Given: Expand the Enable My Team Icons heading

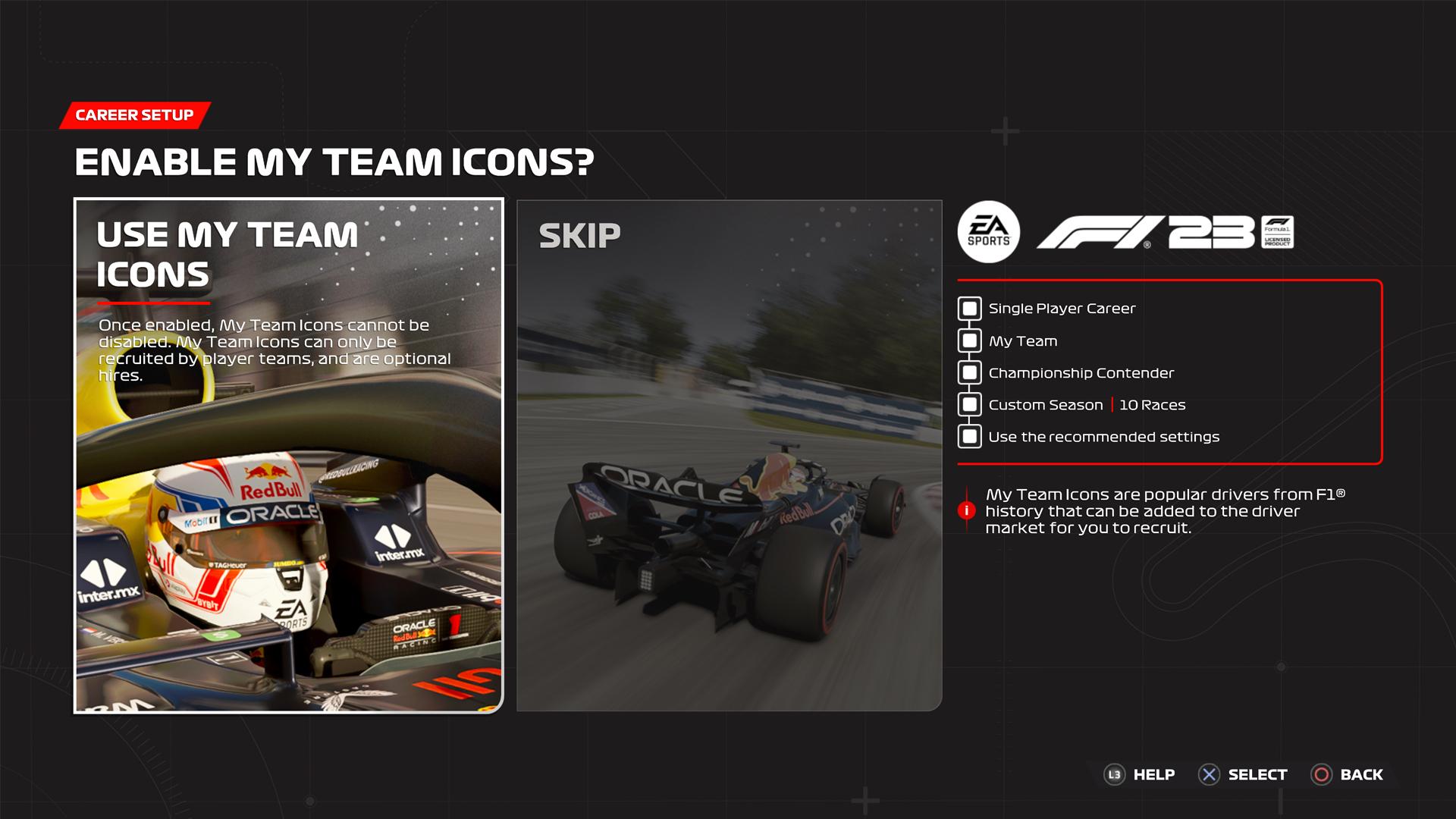Looking at the screenshot, I should point(335,161).
